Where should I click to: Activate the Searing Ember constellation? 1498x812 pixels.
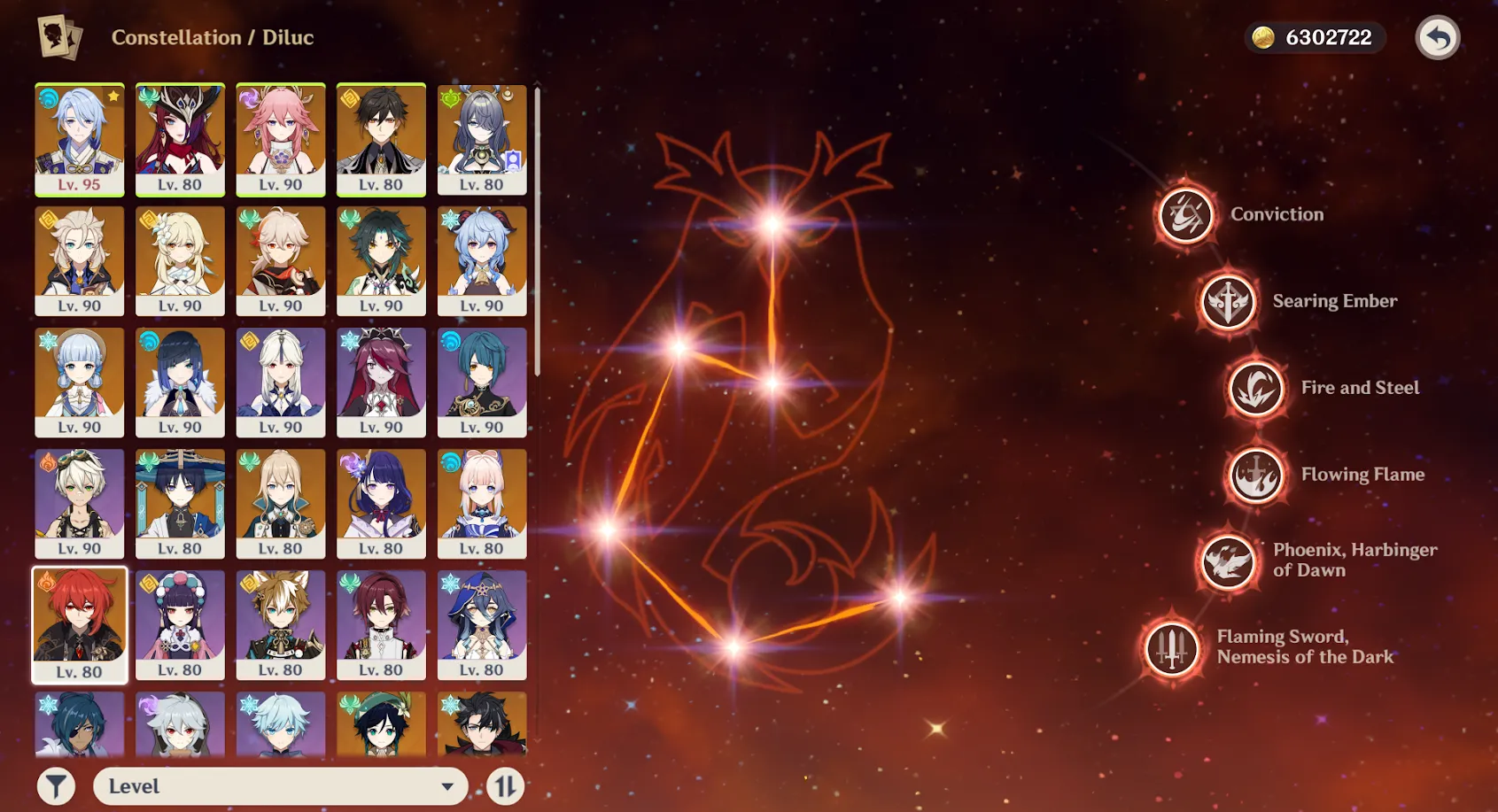[x=1228, y=301]
